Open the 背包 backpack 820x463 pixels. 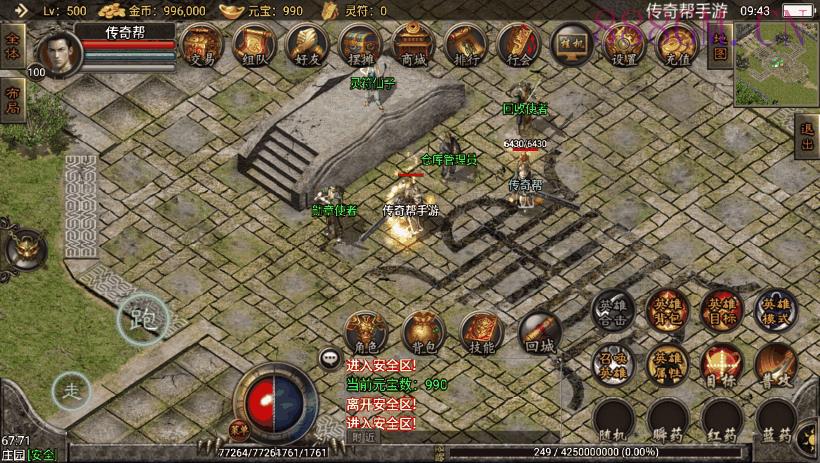tap(422, 334)
